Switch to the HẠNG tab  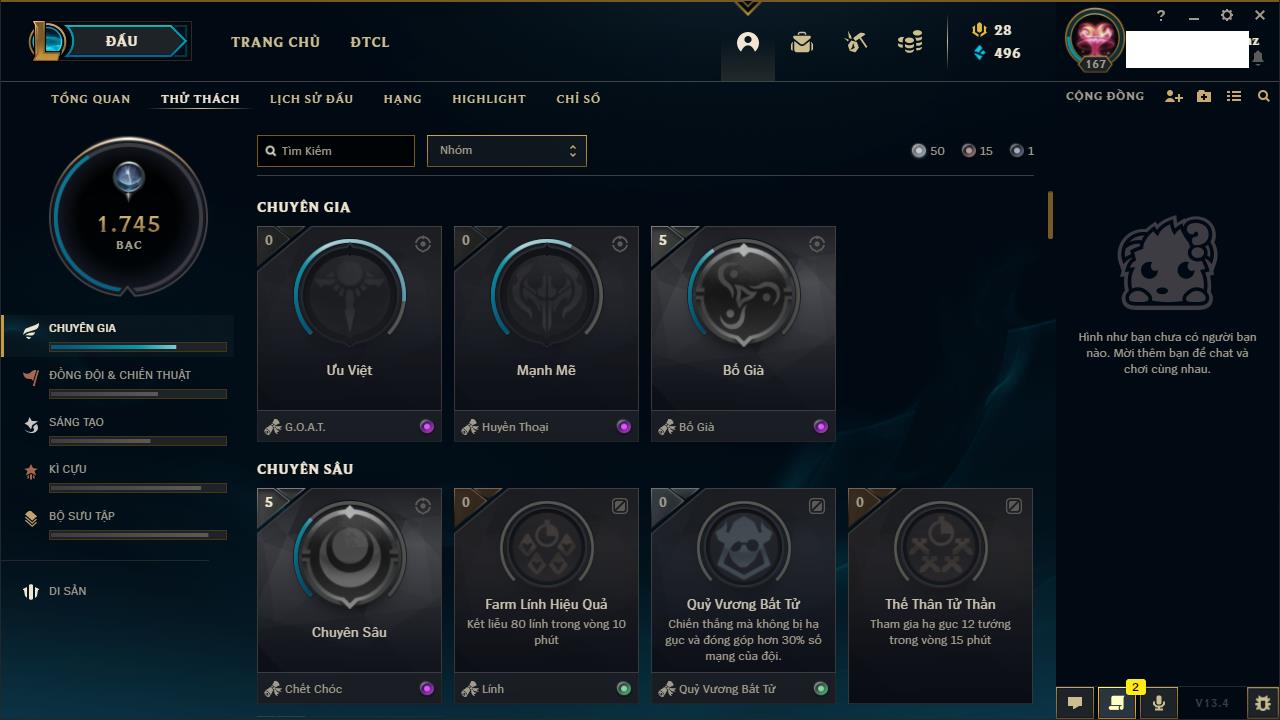click(402, 99)
